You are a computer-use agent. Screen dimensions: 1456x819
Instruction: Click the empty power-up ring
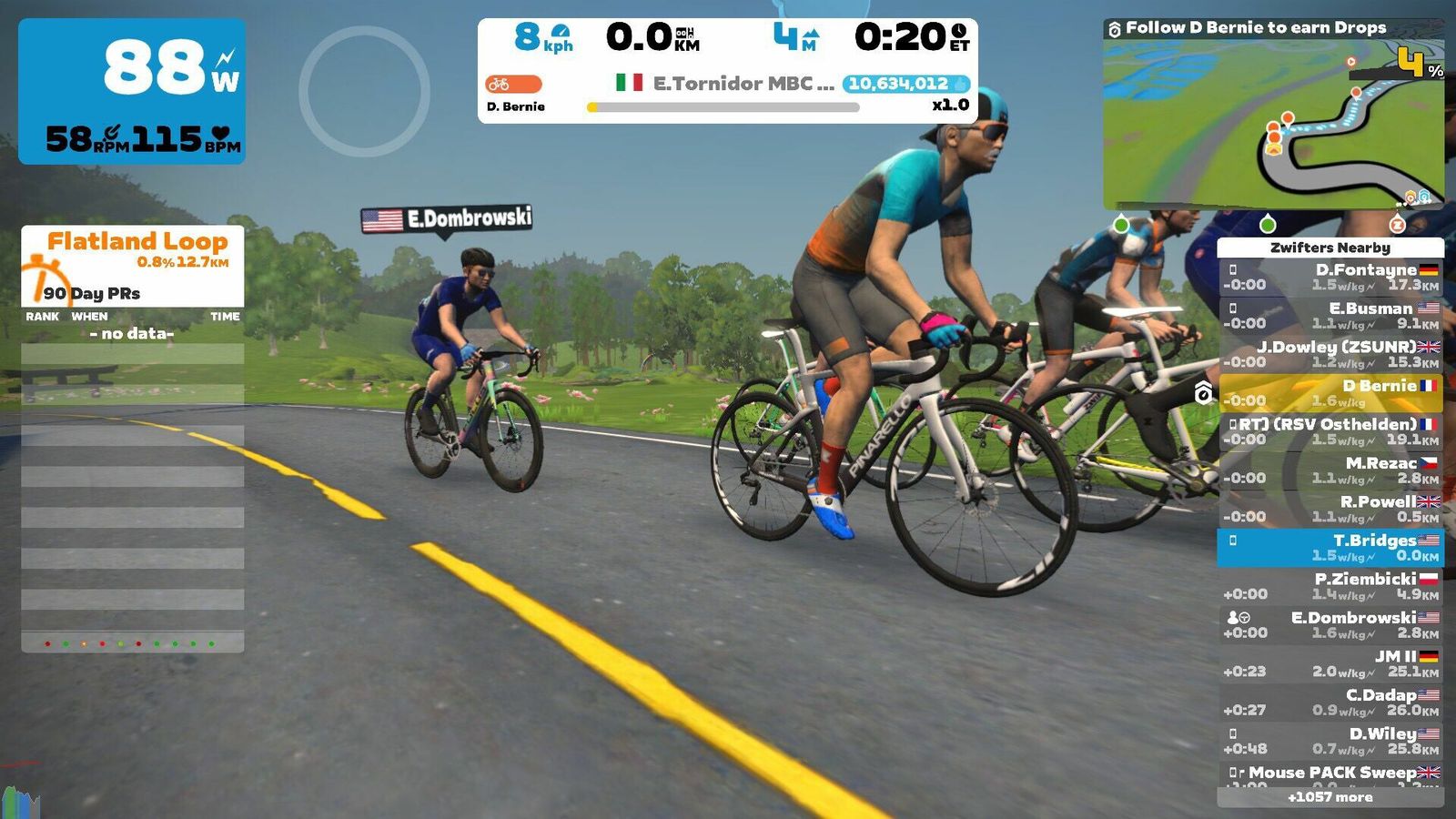point(364,91)
